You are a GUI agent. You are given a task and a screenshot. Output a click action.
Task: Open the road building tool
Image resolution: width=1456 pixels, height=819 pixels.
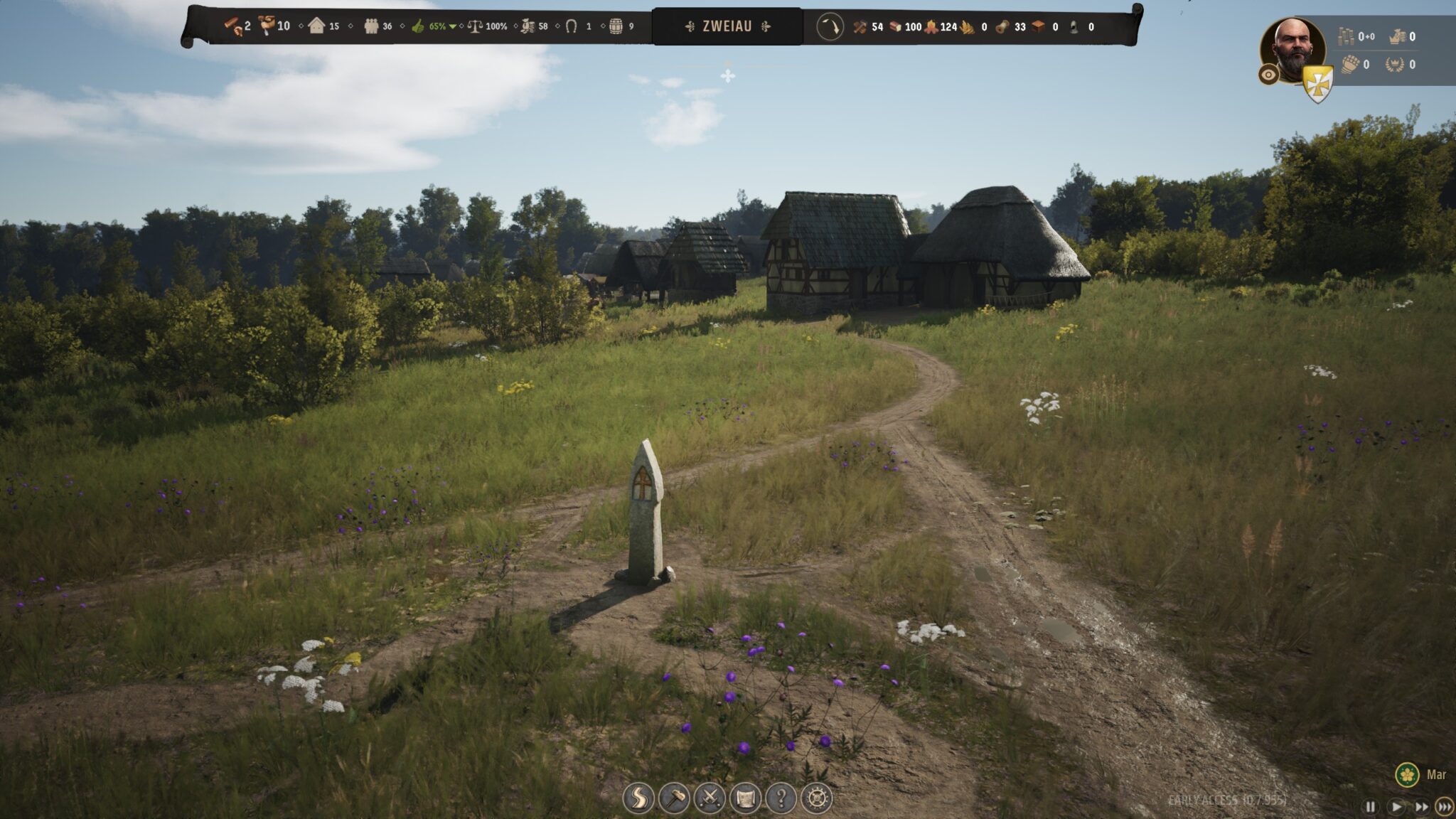[x=638, y=798]
